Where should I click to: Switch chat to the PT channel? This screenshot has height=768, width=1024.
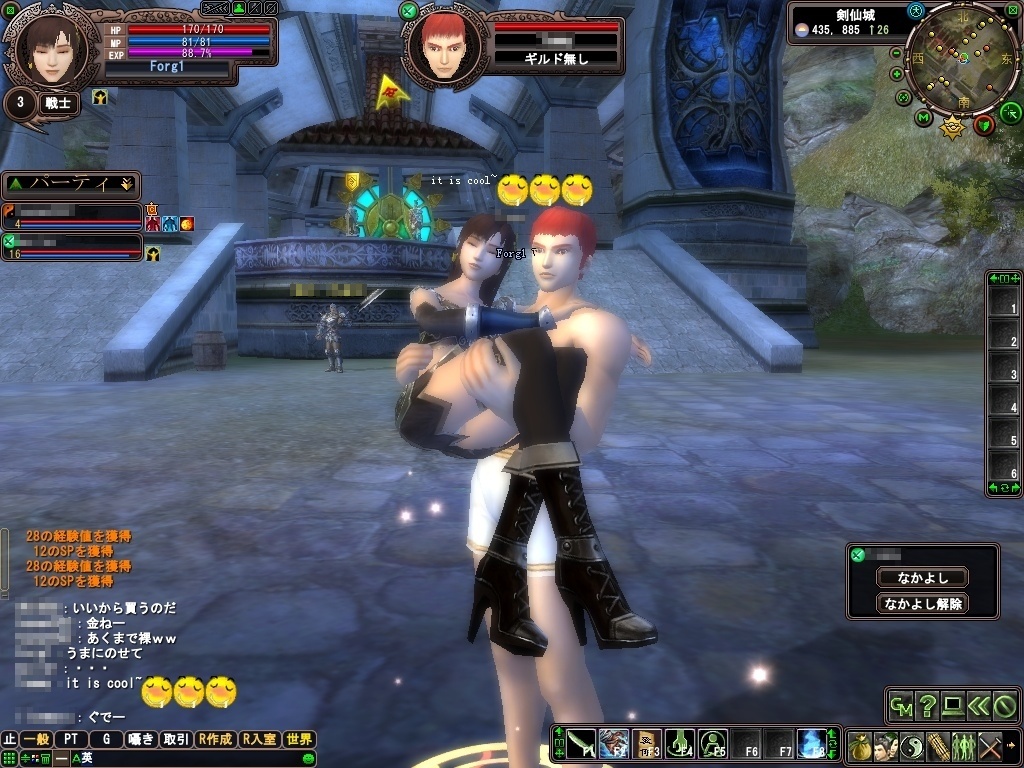click(71, 739)
